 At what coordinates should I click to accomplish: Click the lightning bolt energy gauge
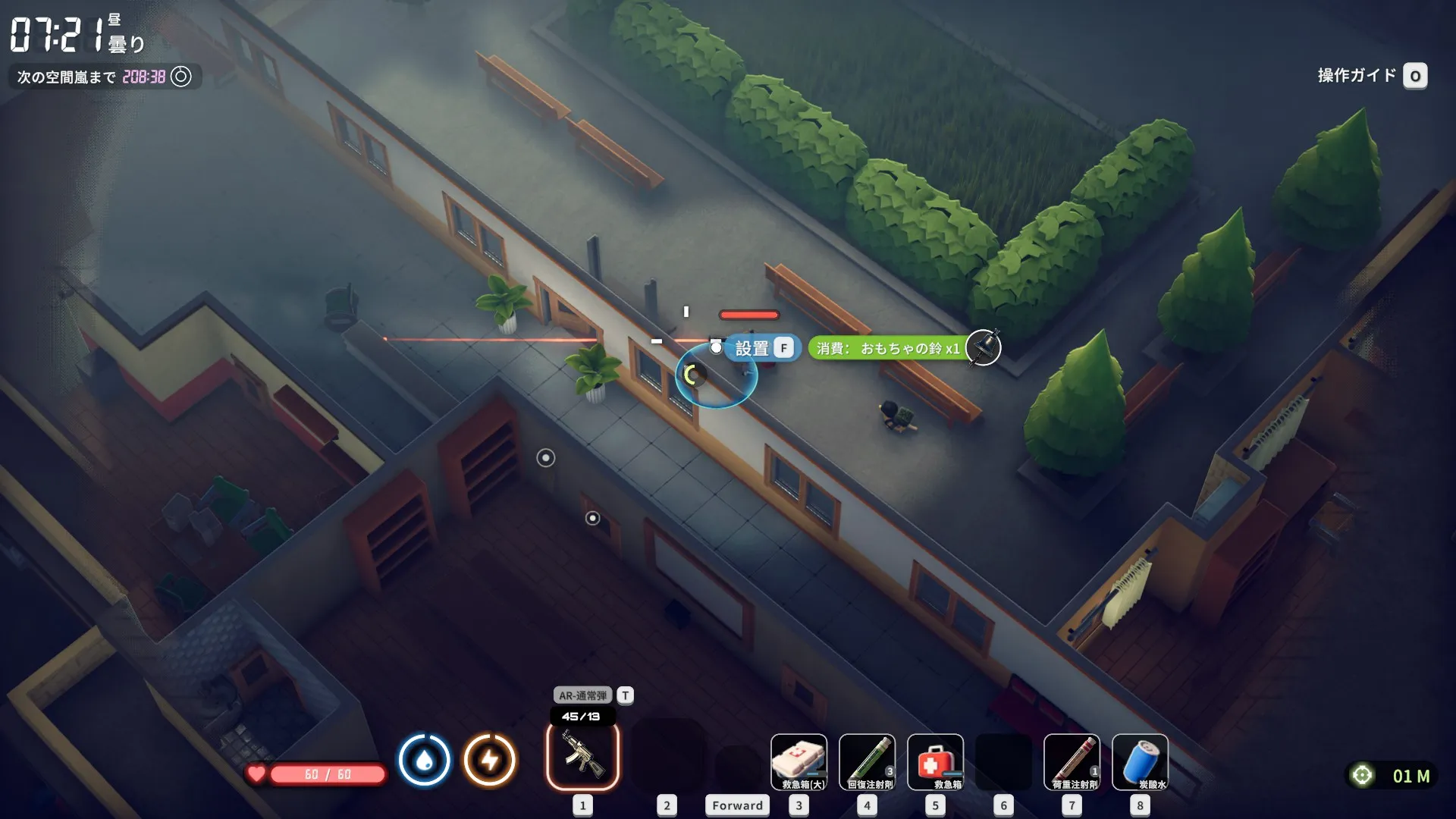point(490,760)
